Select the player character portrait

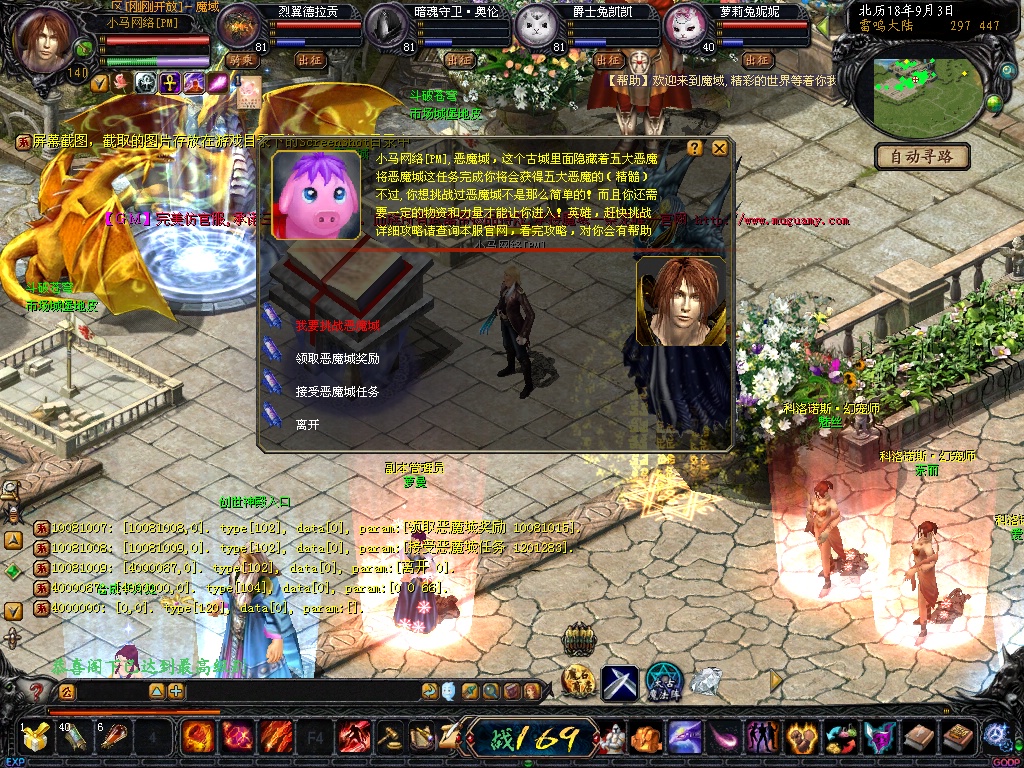point(46,40)
